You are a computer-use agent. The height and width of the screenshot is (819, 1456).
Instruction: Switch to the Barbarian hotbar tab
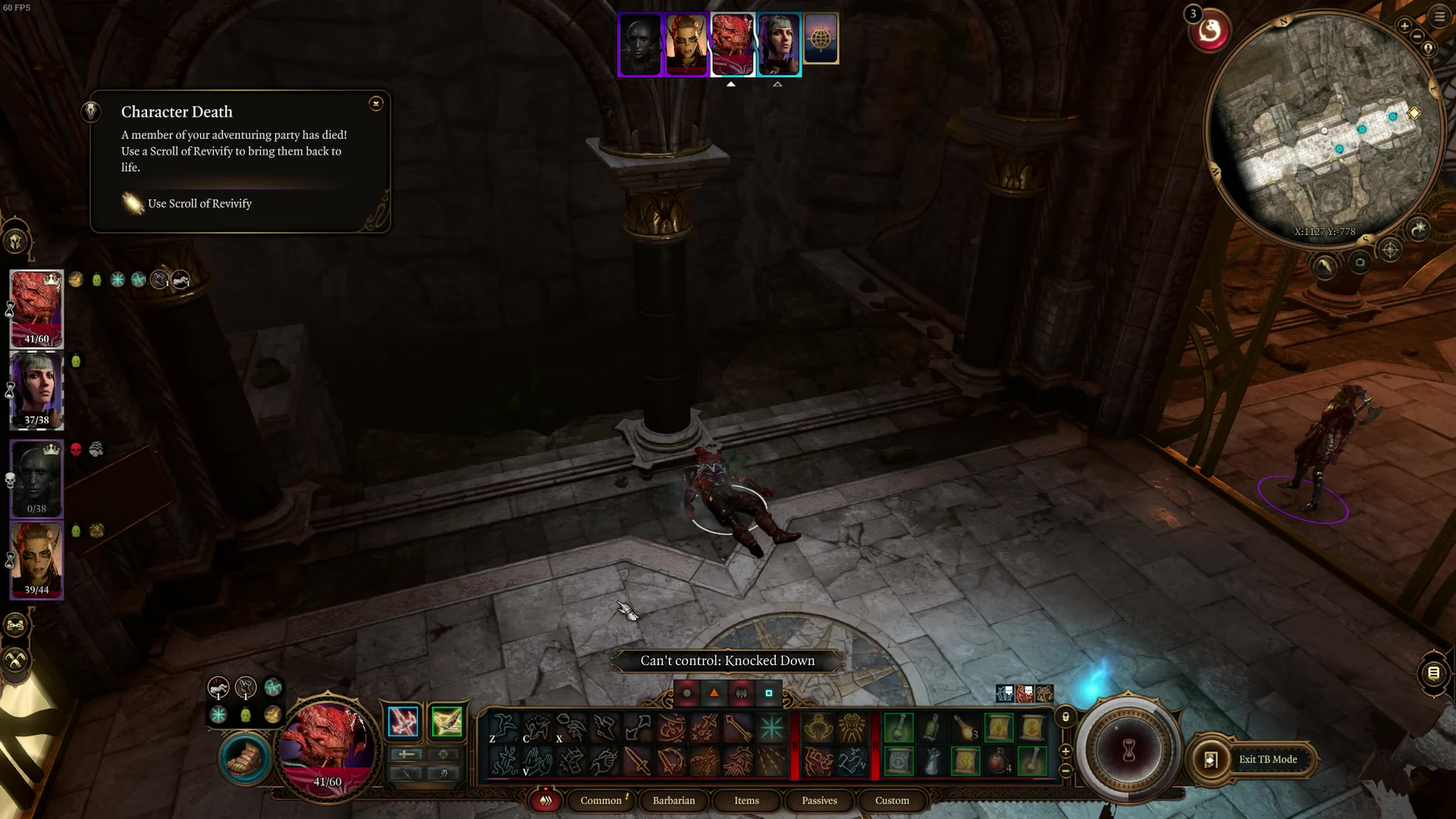click(674, 800)
